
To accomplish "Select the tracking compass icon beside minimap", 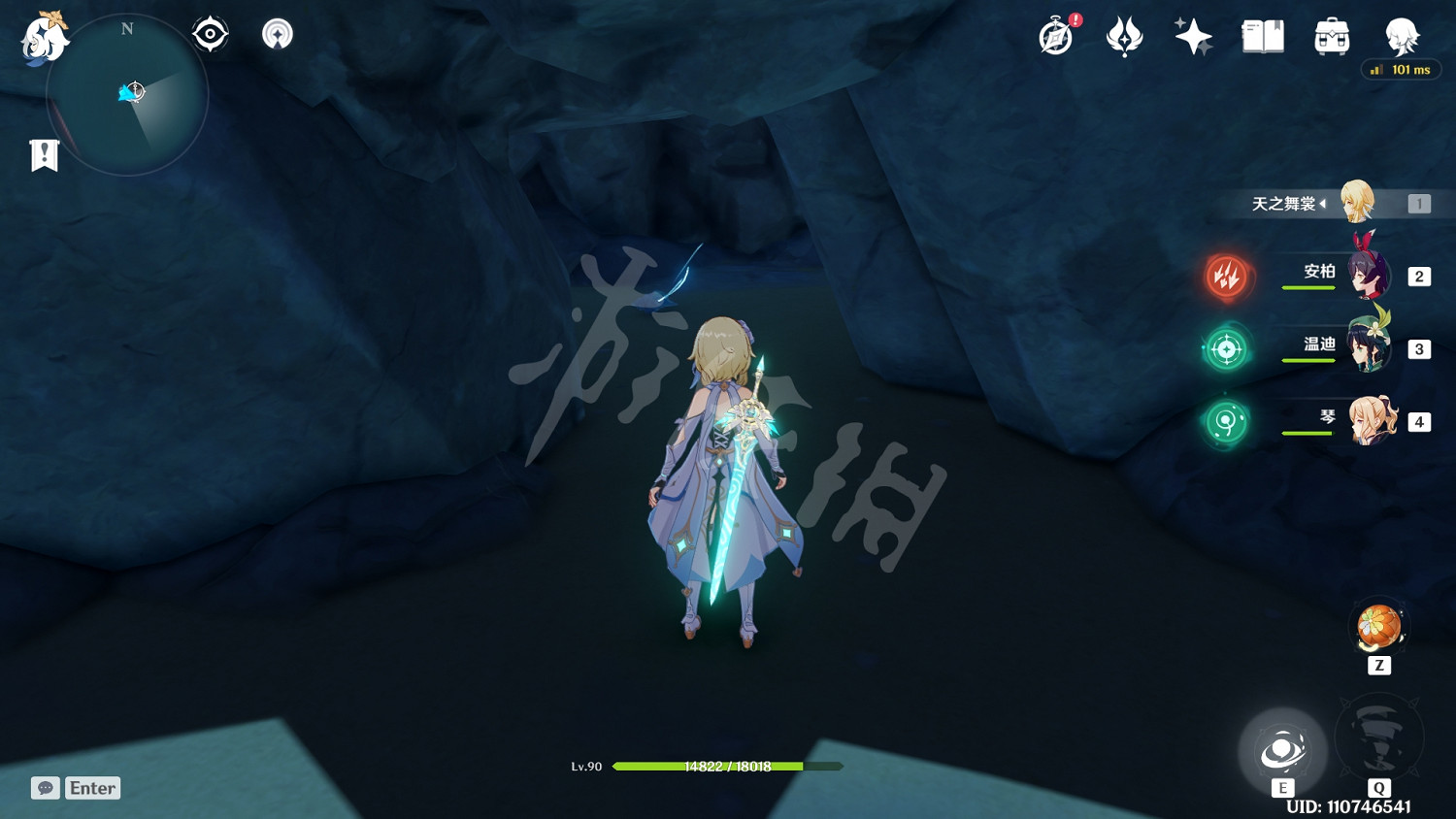I will tap(210, 32).
